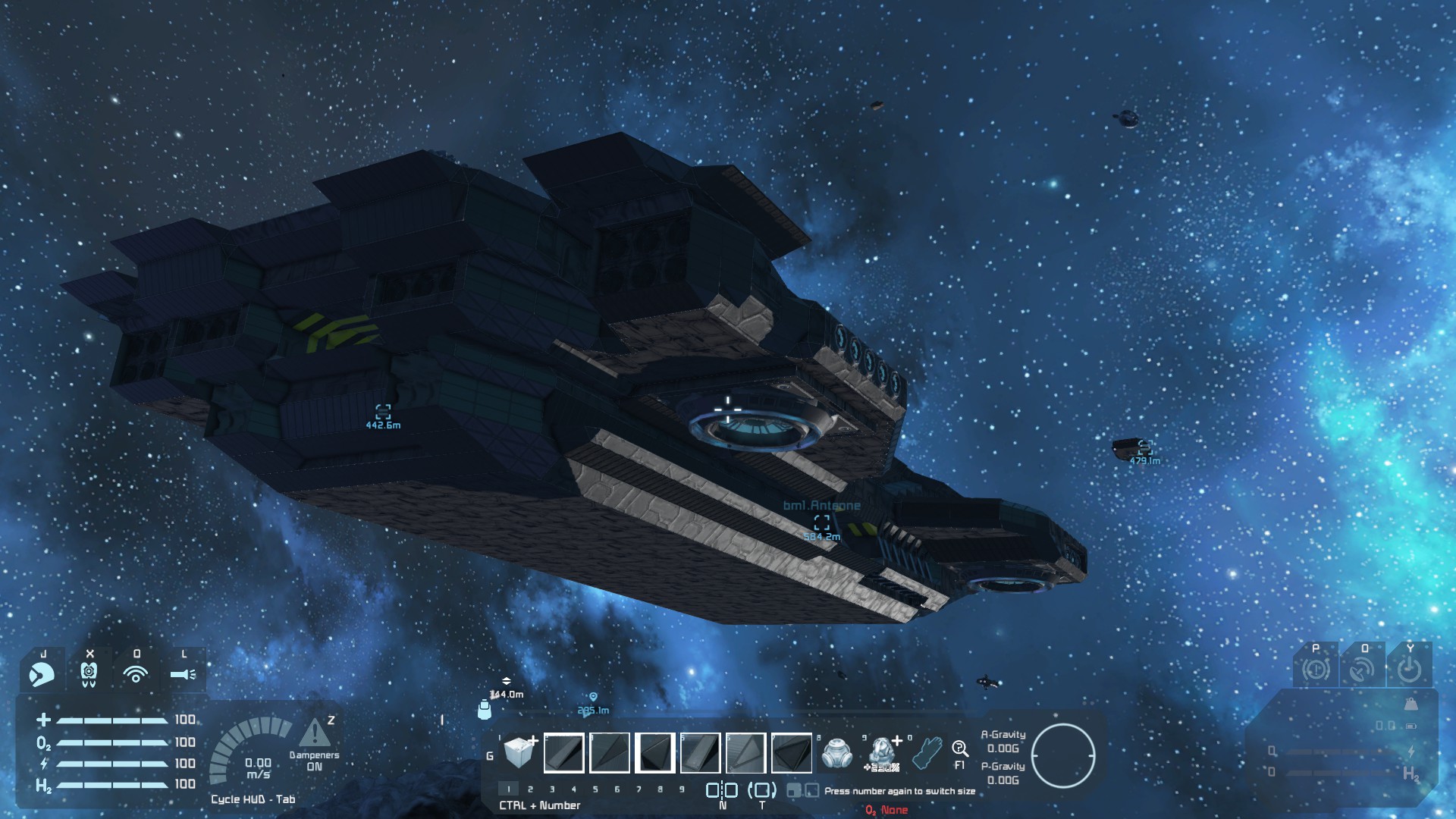
Task: Switch to toolbar page 5
Action: tap(595, 789)
